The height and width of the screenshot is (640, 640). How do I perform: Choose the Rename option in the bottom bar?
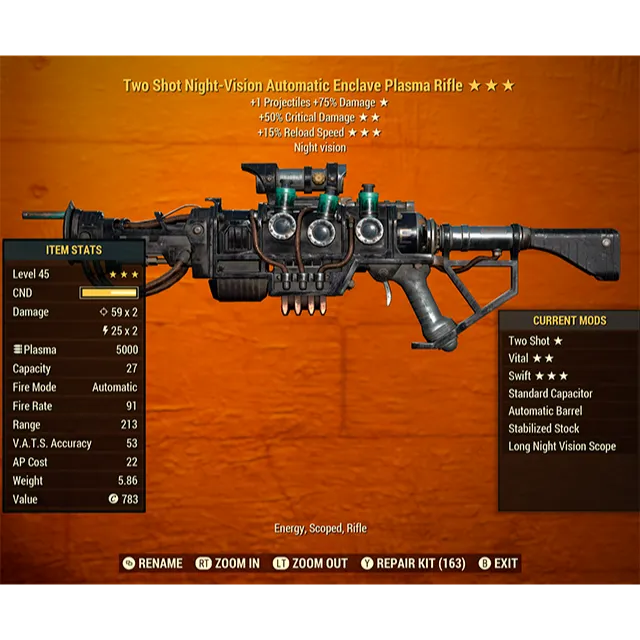pos(154,563)
